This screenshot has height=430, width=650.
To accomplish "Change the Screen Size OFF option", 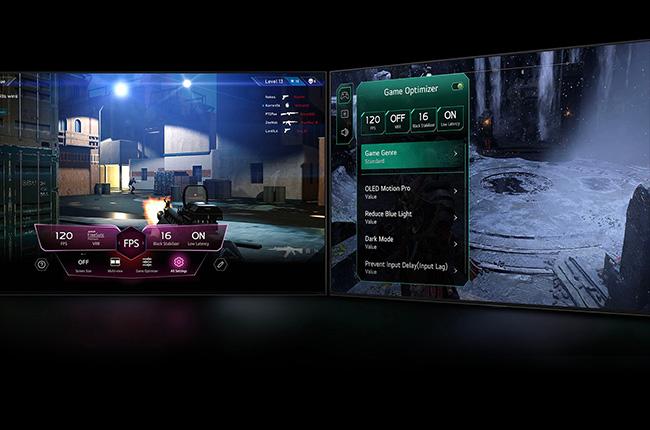I will click(x=83, y=263).
